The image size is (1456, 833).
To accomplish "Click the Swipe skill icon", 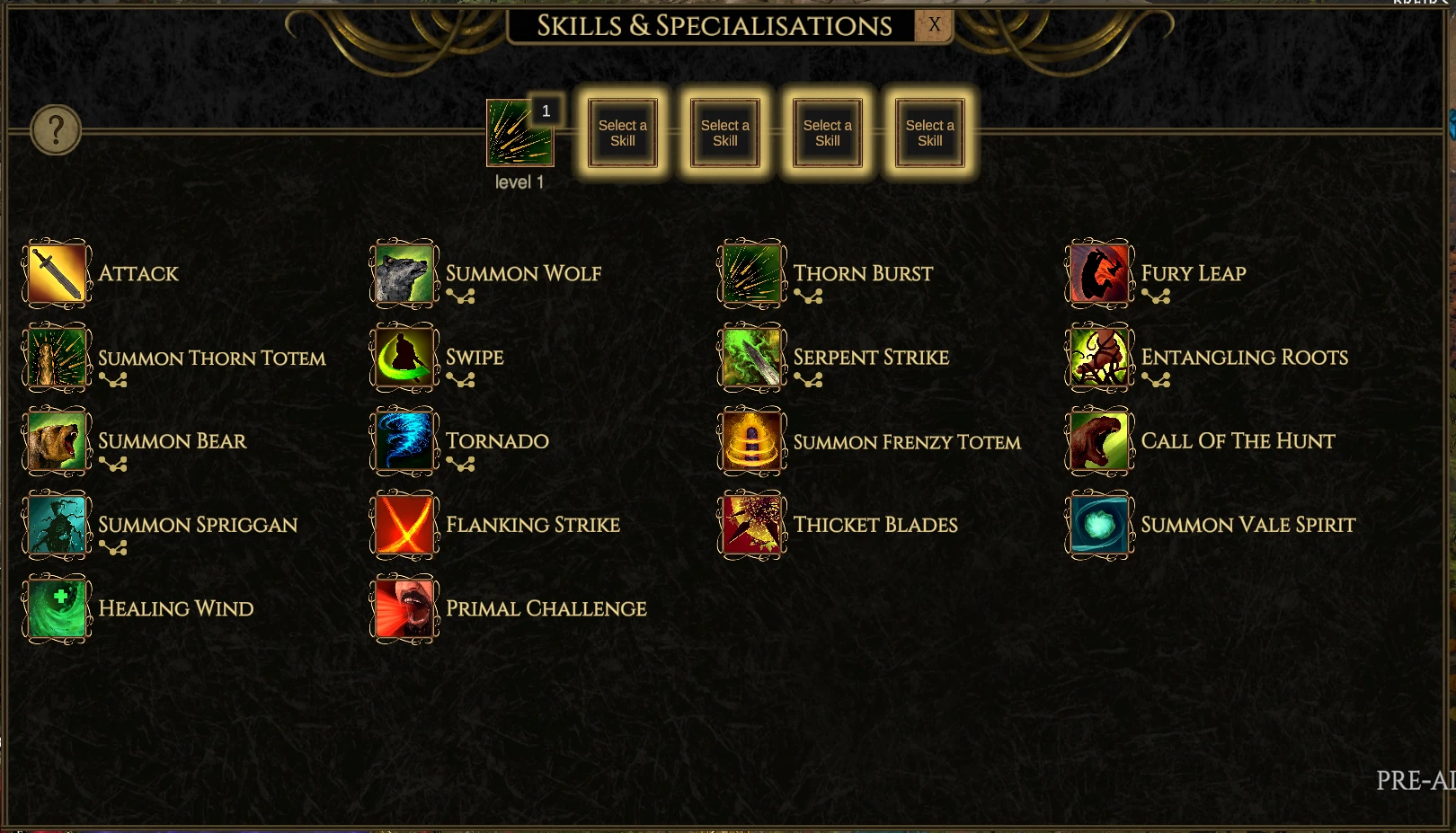I will click(x=403, y=357).
